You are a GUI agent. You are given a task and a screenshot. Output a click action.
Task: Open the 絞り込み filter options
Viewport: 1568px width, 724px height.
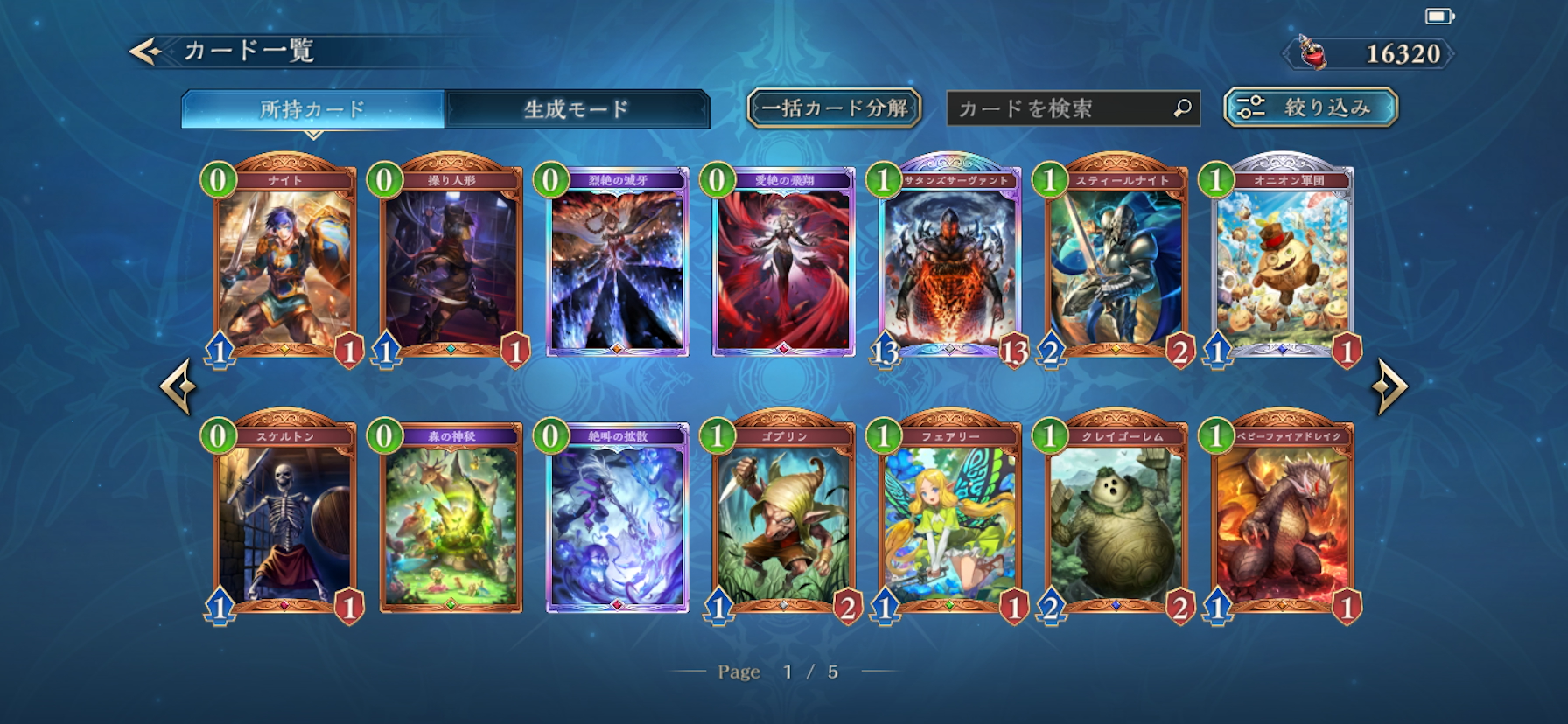[1310, 108]
